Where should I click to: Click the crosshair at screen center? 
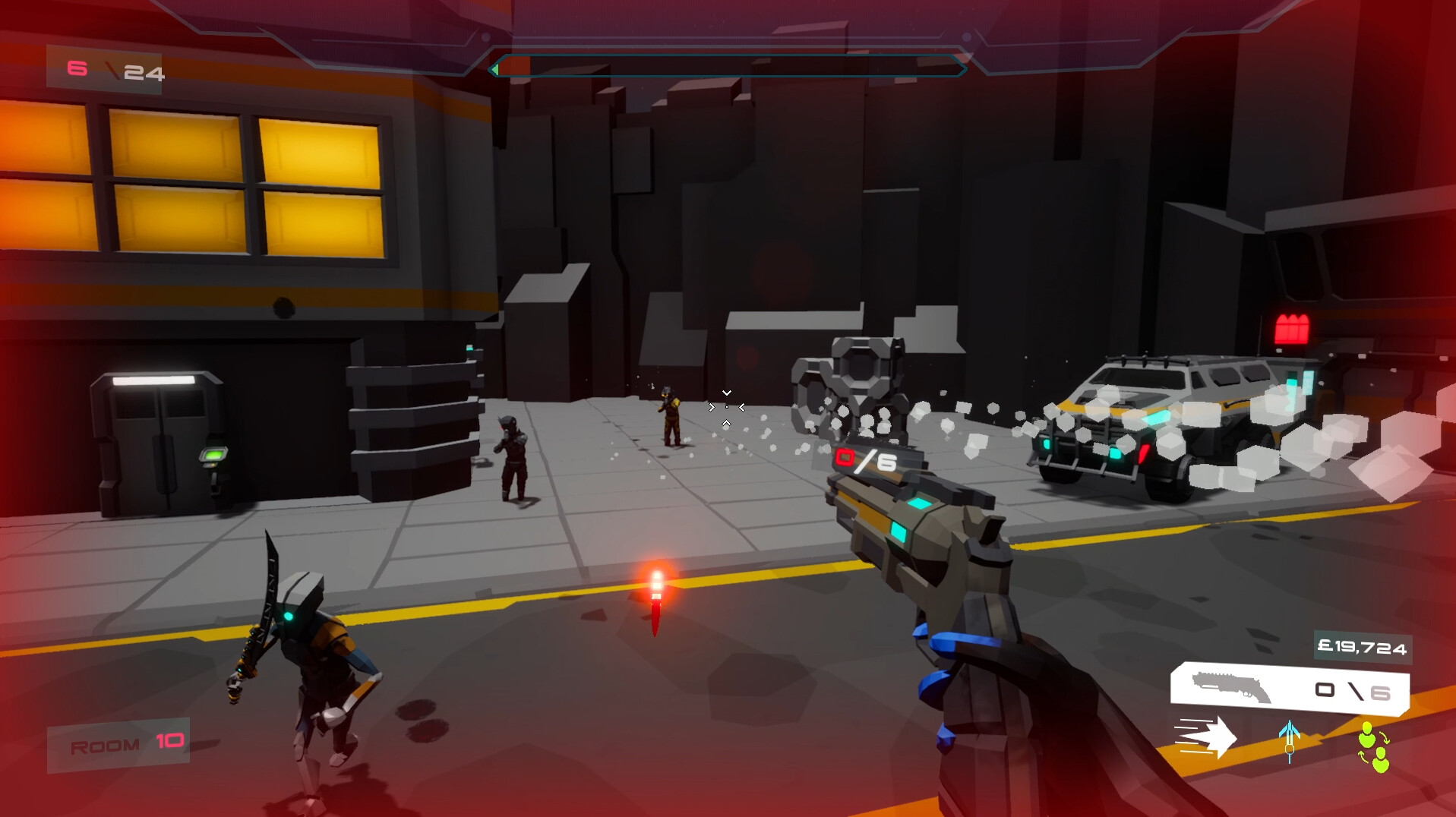(727, 408)
